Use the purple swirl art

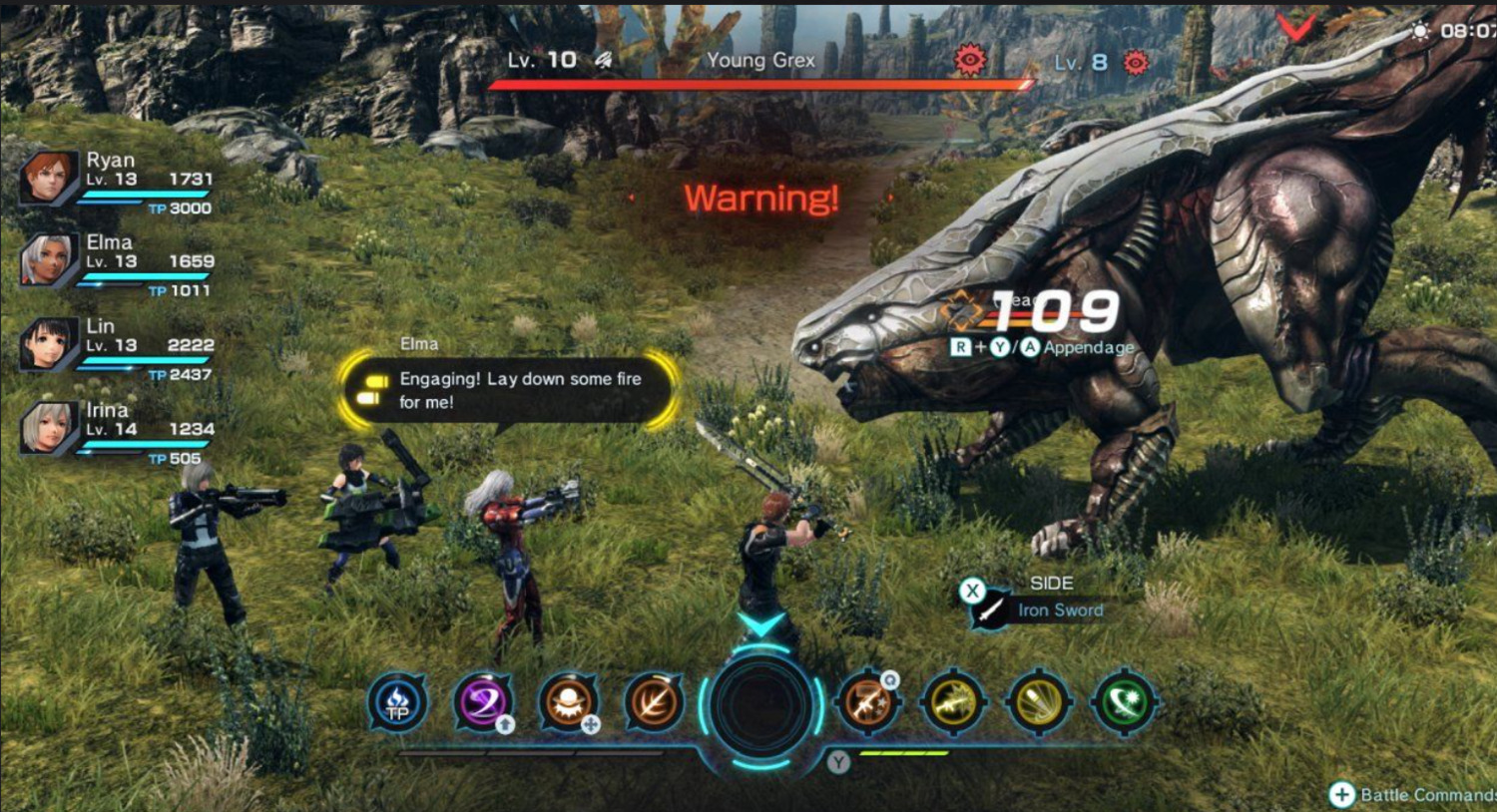483,702
